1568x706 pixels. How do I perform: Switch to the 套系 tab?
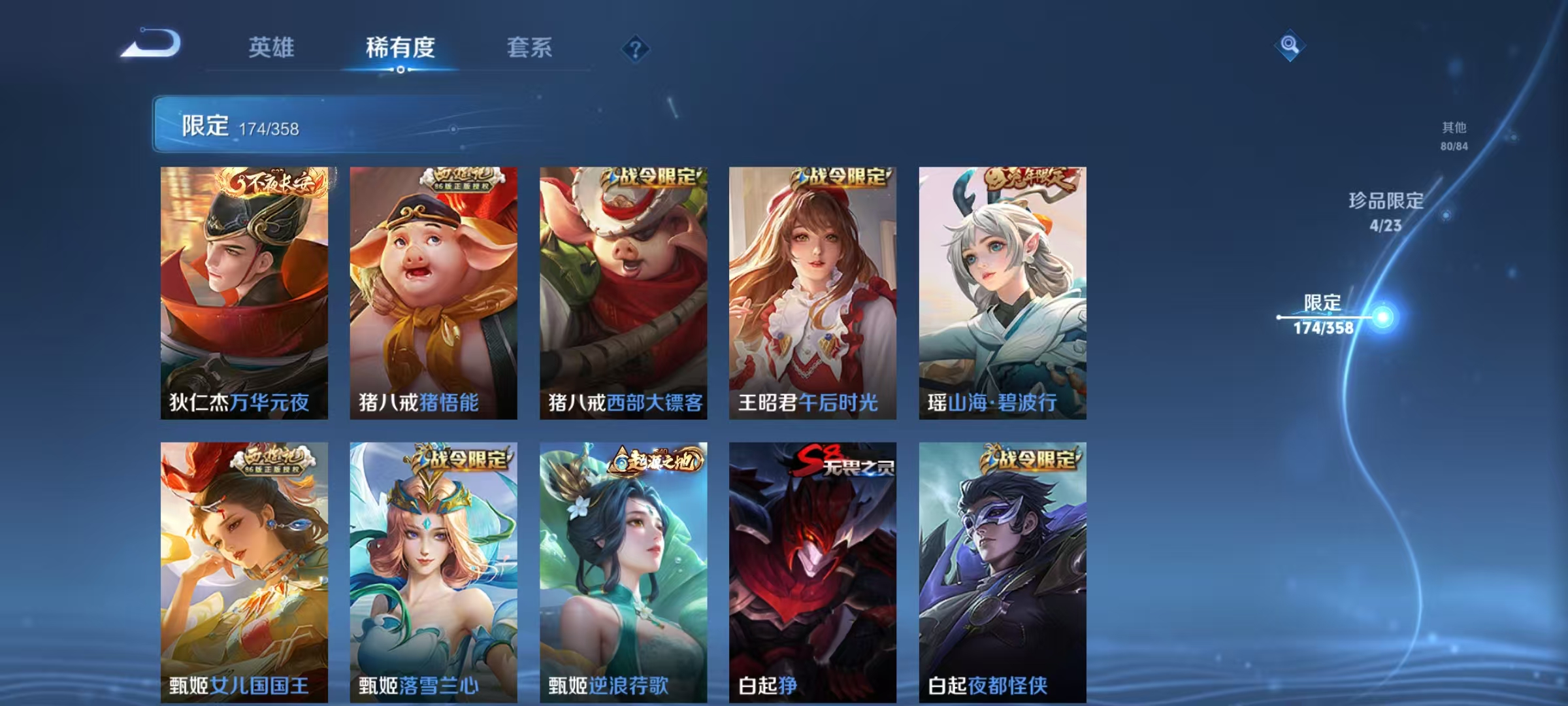(x=531, y=47)
